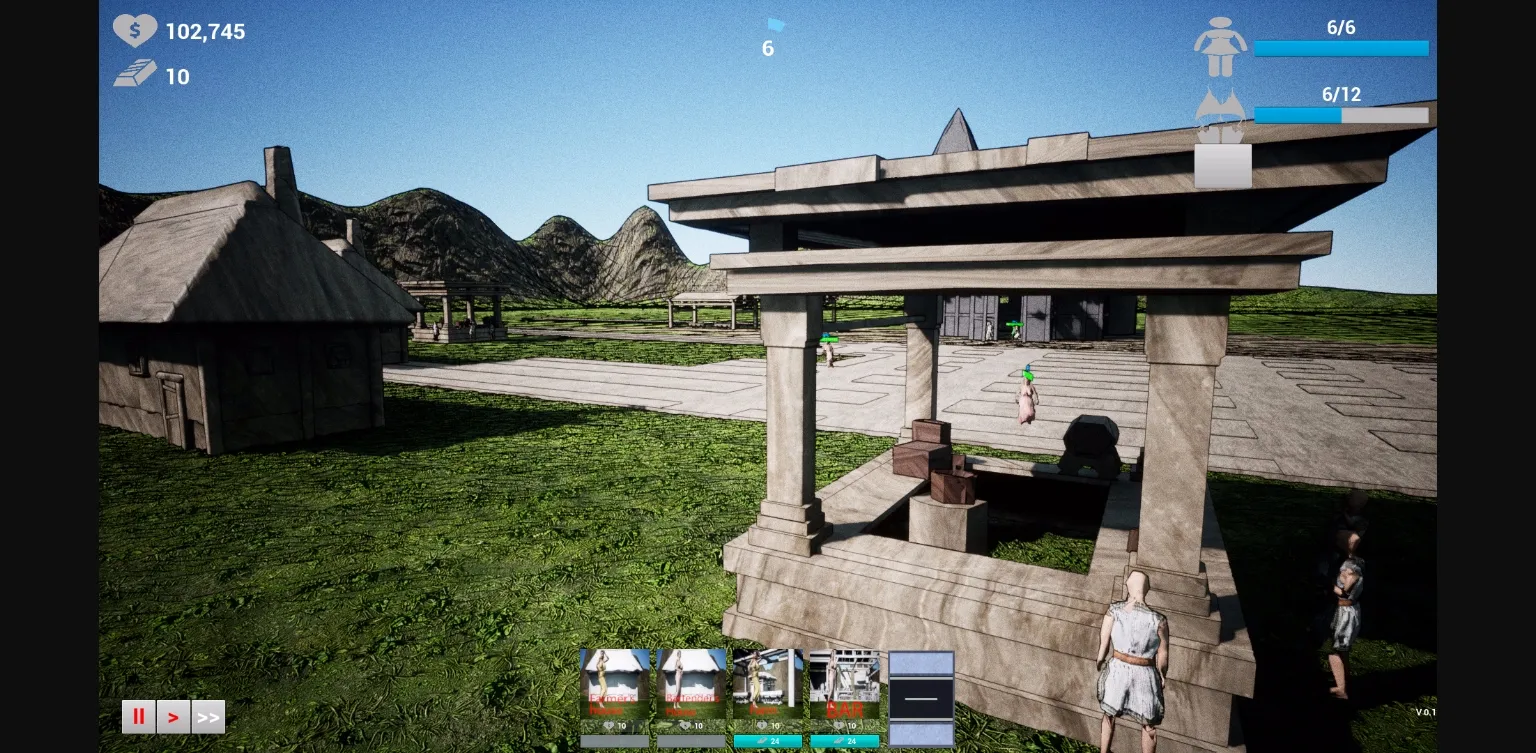1536x753 pixels.
Task: Click the female population icon
Action: [x=1221, y=45]
